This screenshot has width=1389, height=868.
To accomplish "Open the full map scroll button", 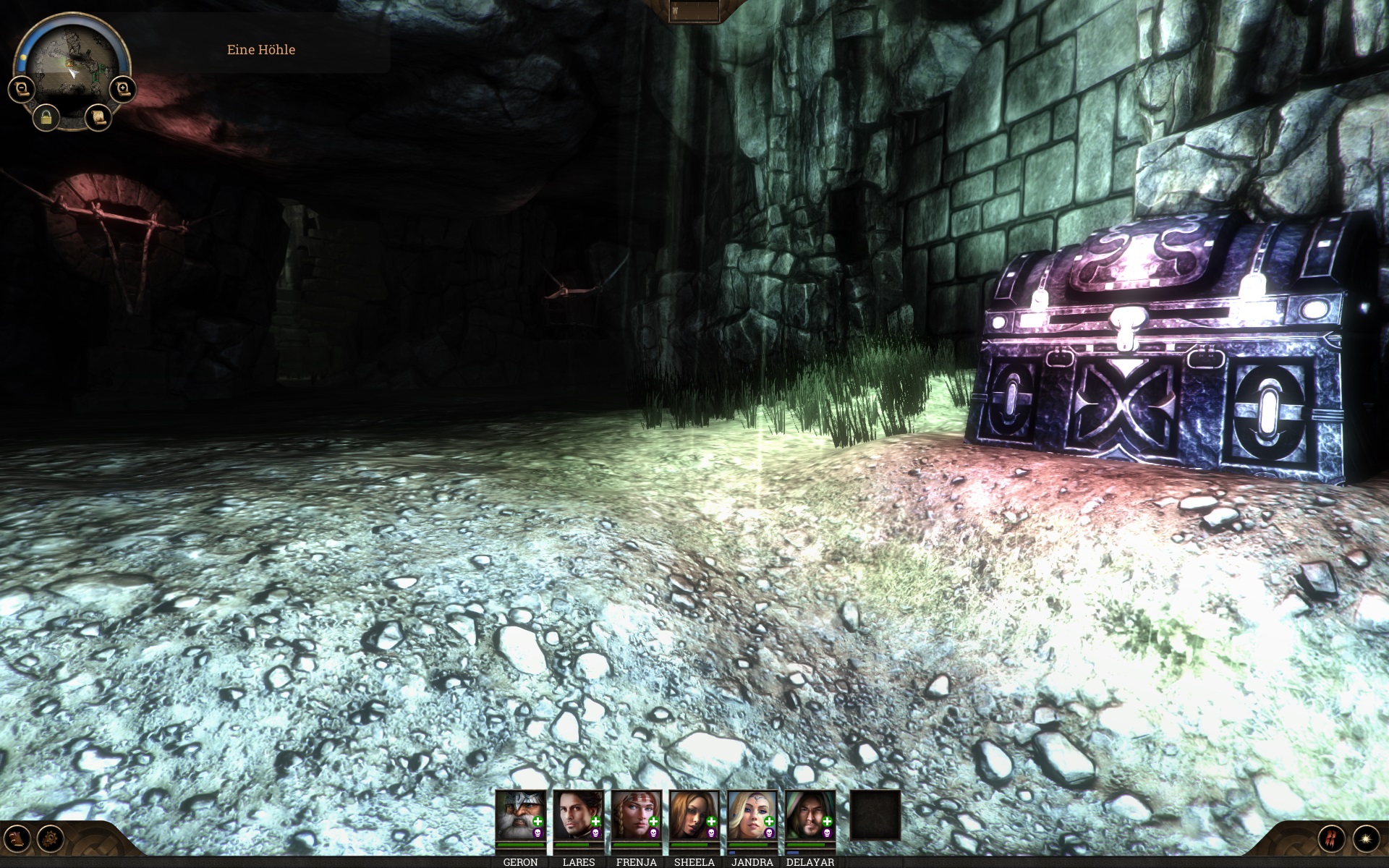I will point(98,116).
